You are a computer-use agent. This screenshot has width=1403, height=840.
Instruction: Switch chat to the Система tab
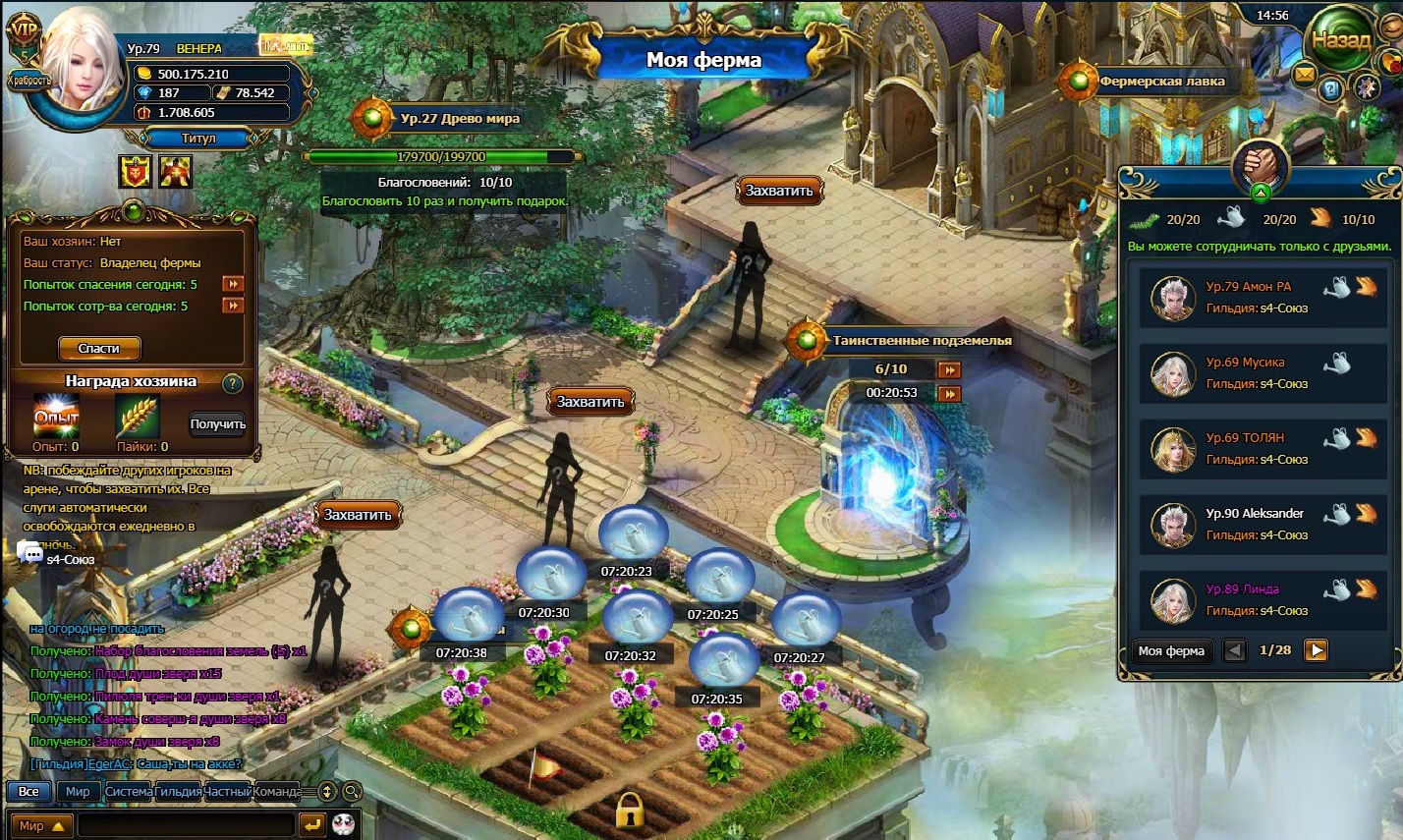pyautogui.click(x=129, y=792)
